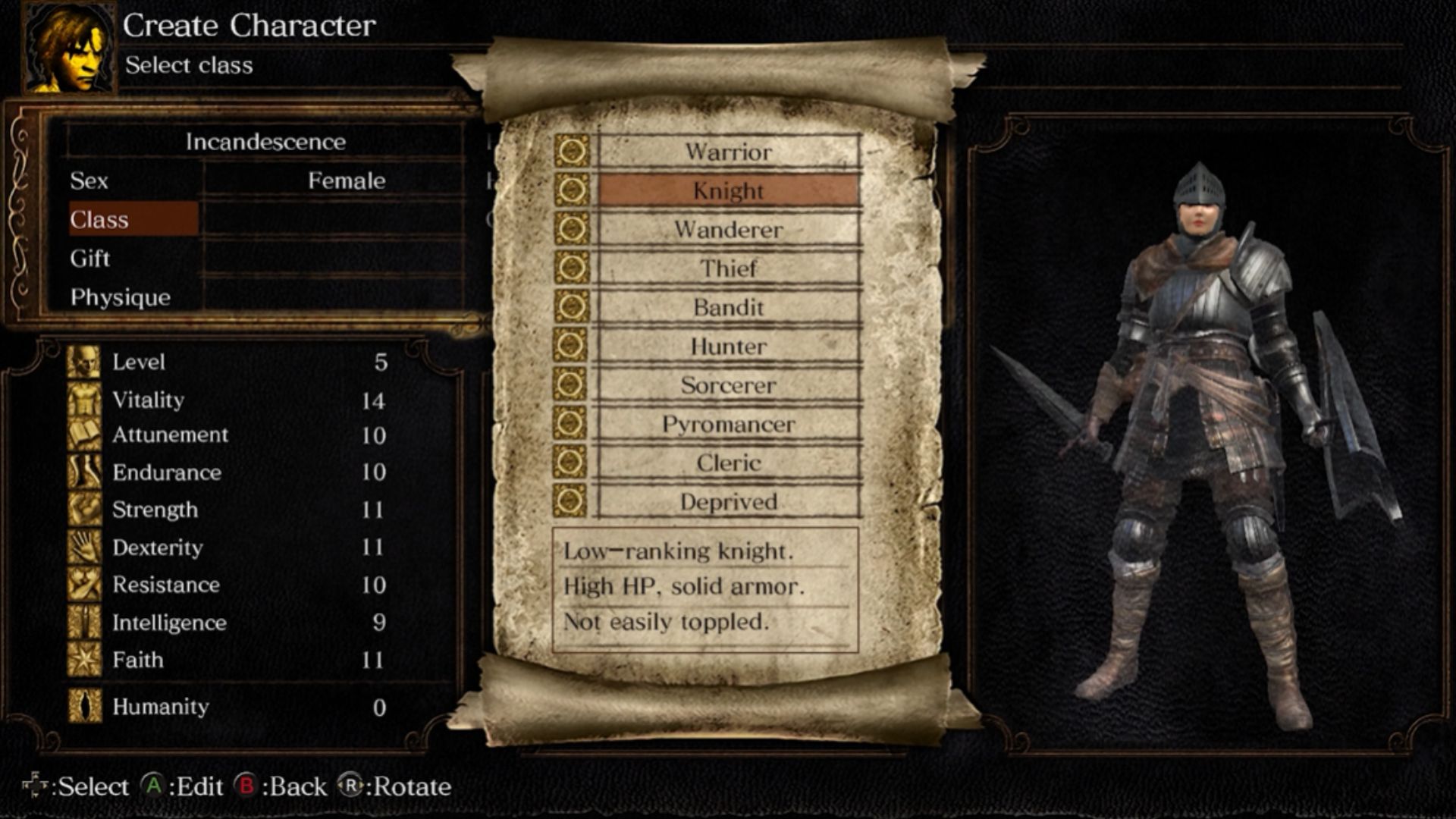1456x819 pixels.
Task: Pick the Wanderer class
Action: pyautogui.click(x=728, y=230)
